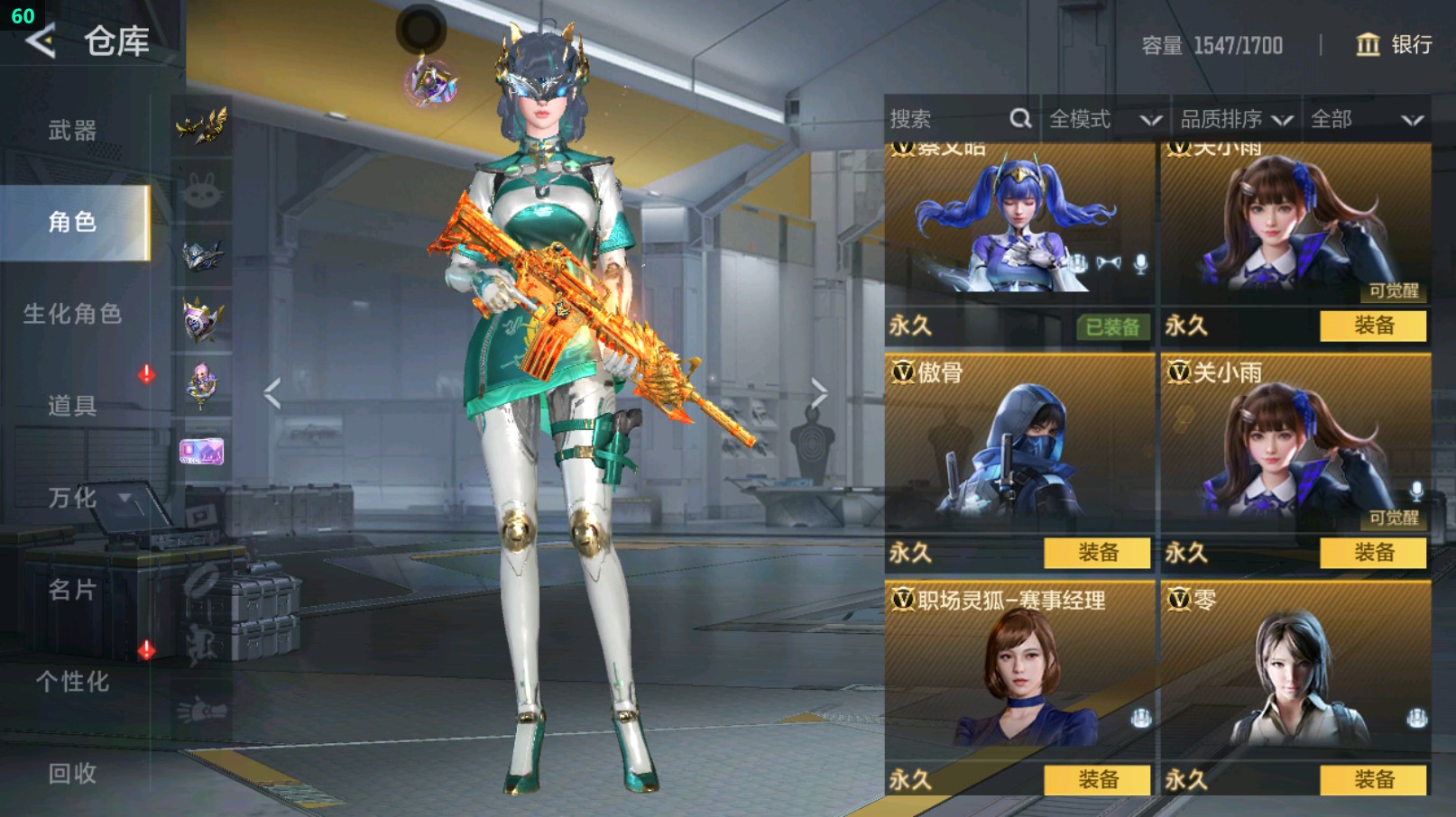1456x817 pixels.
Task: Expand the 全模式 mode dropdown
Action: coord(1104,119)
